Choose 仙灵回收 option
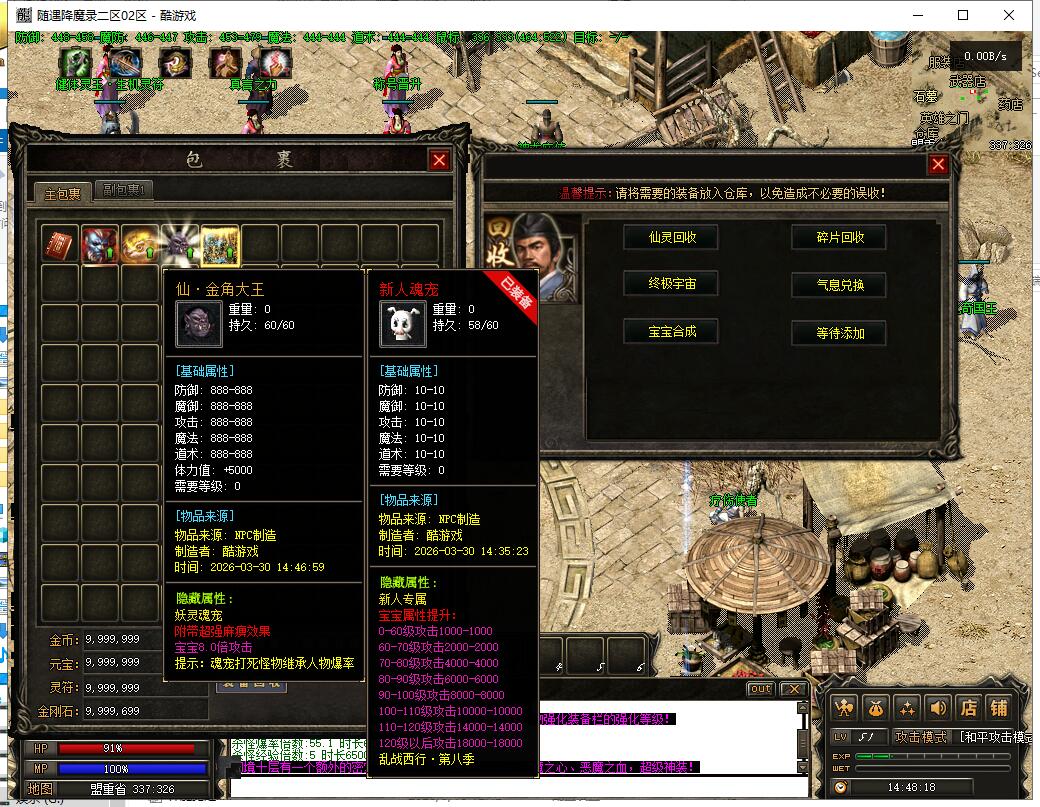Image resolution: width=1040 pixels, height=807 pixels. 671,237
